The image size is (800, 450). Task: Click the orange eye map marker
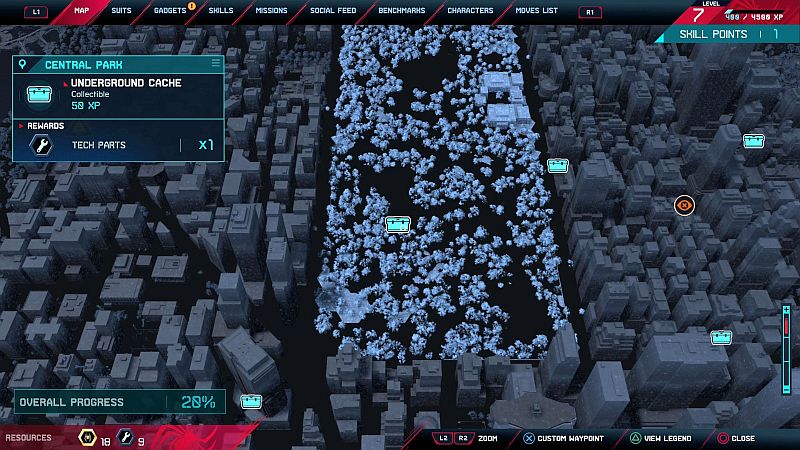coord(684,205)
